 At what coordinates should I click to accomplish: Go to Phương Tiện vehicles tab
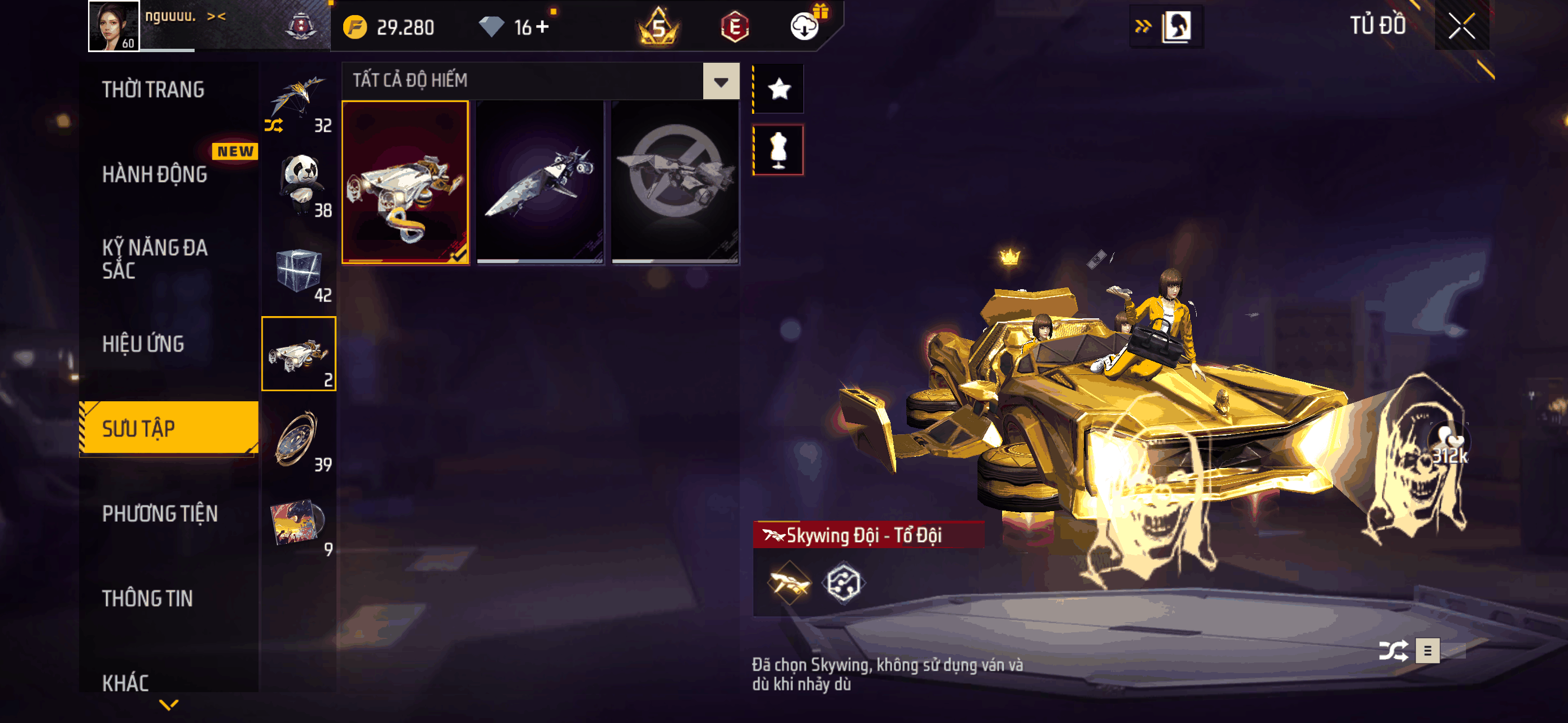point(159,513)
